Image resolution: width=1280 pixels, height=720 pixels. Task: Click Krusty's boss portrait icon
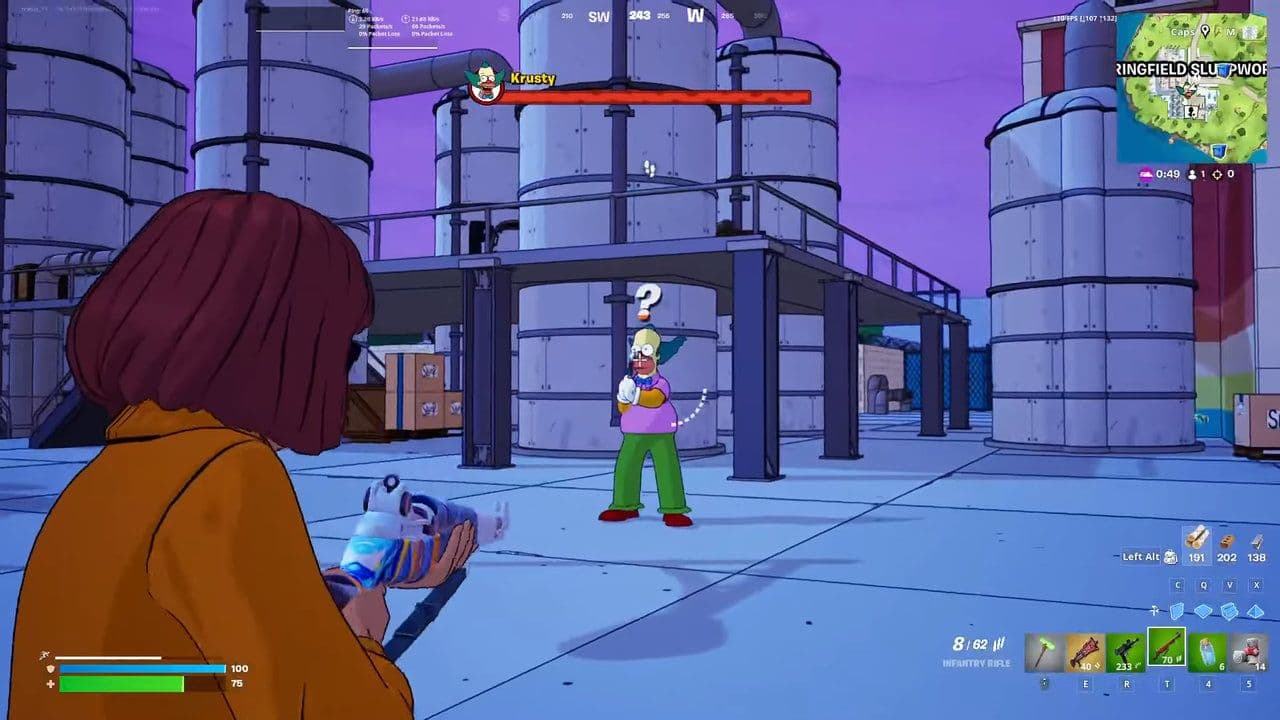tap(487, 85)
